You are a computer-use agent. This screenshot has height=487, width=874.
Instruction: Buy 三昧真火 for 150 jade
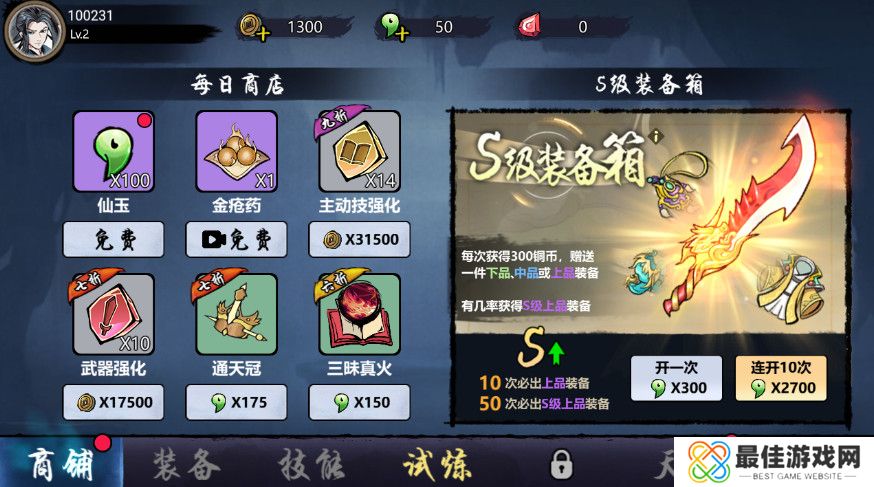point(360,402)
